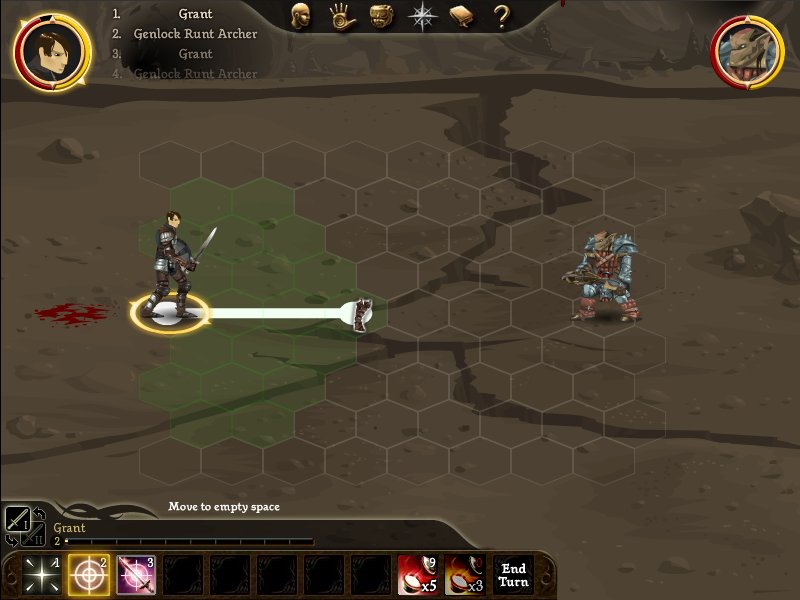Click the End Turn button
This screenshot has width=800, height=600.
click(513, 575)
